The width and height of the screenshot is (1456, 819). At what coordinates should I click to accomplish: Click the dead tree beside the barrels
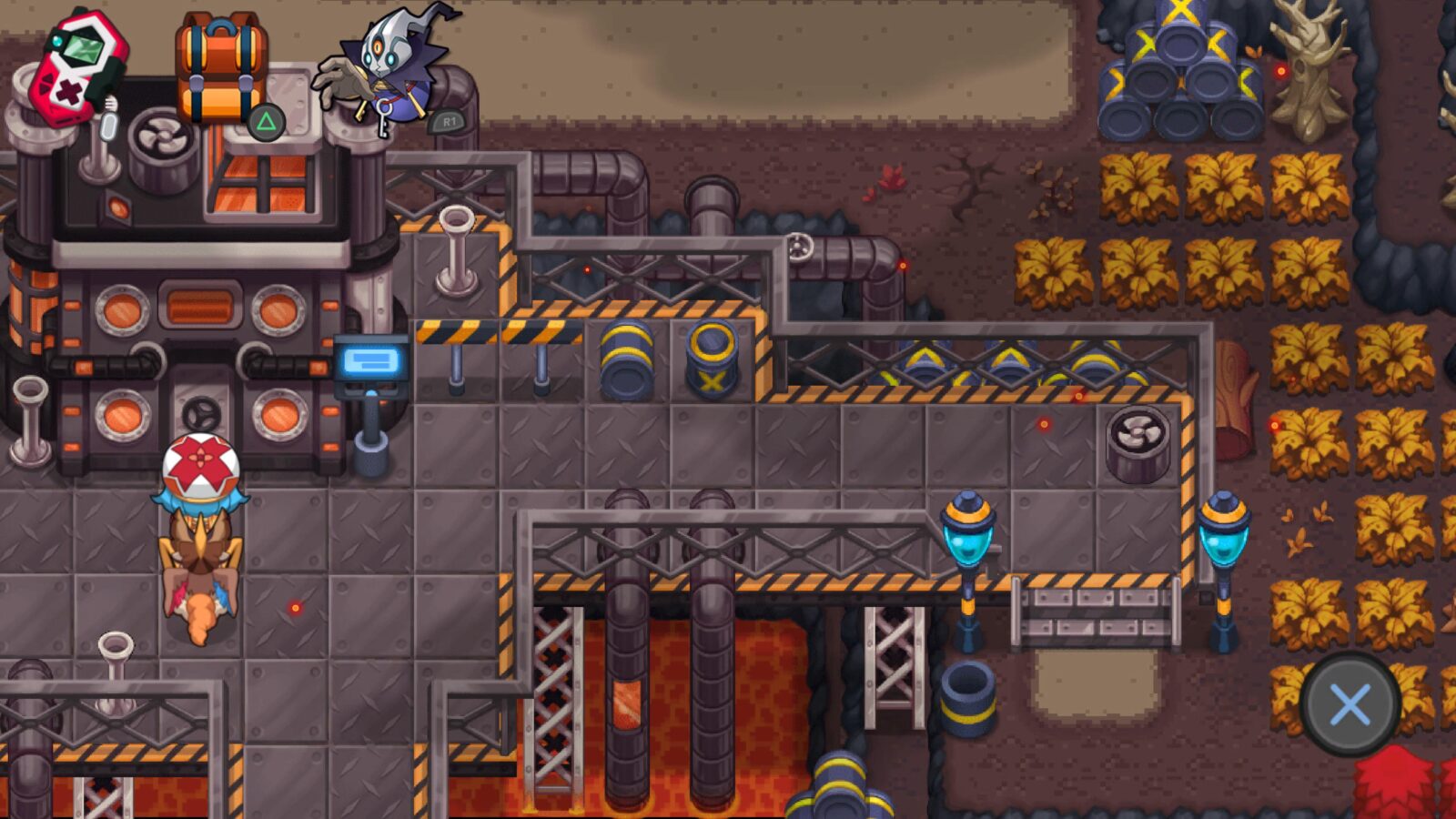pos(1310,73)
